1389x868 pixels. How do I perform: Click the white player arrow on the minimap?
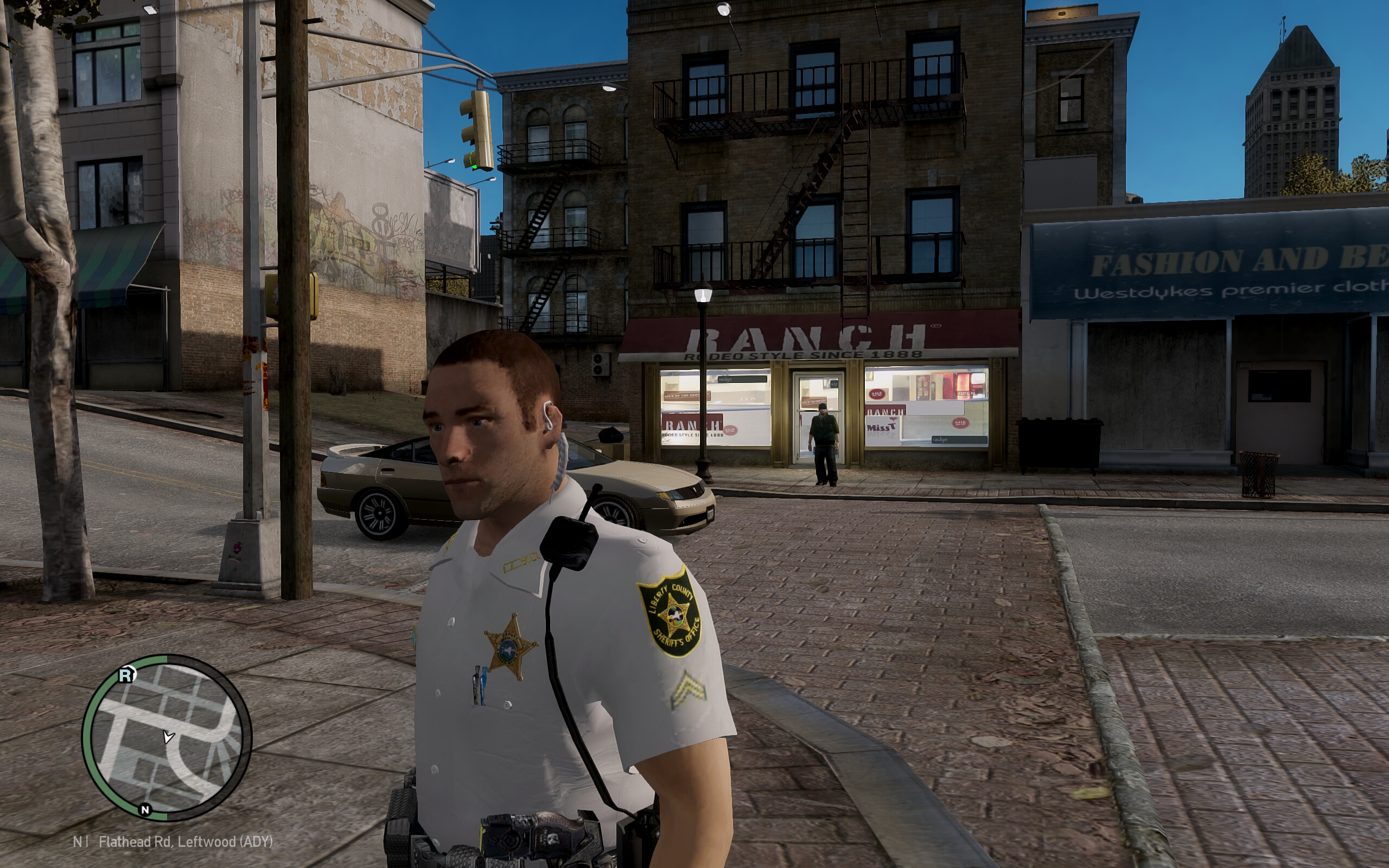tap(168, 737)
